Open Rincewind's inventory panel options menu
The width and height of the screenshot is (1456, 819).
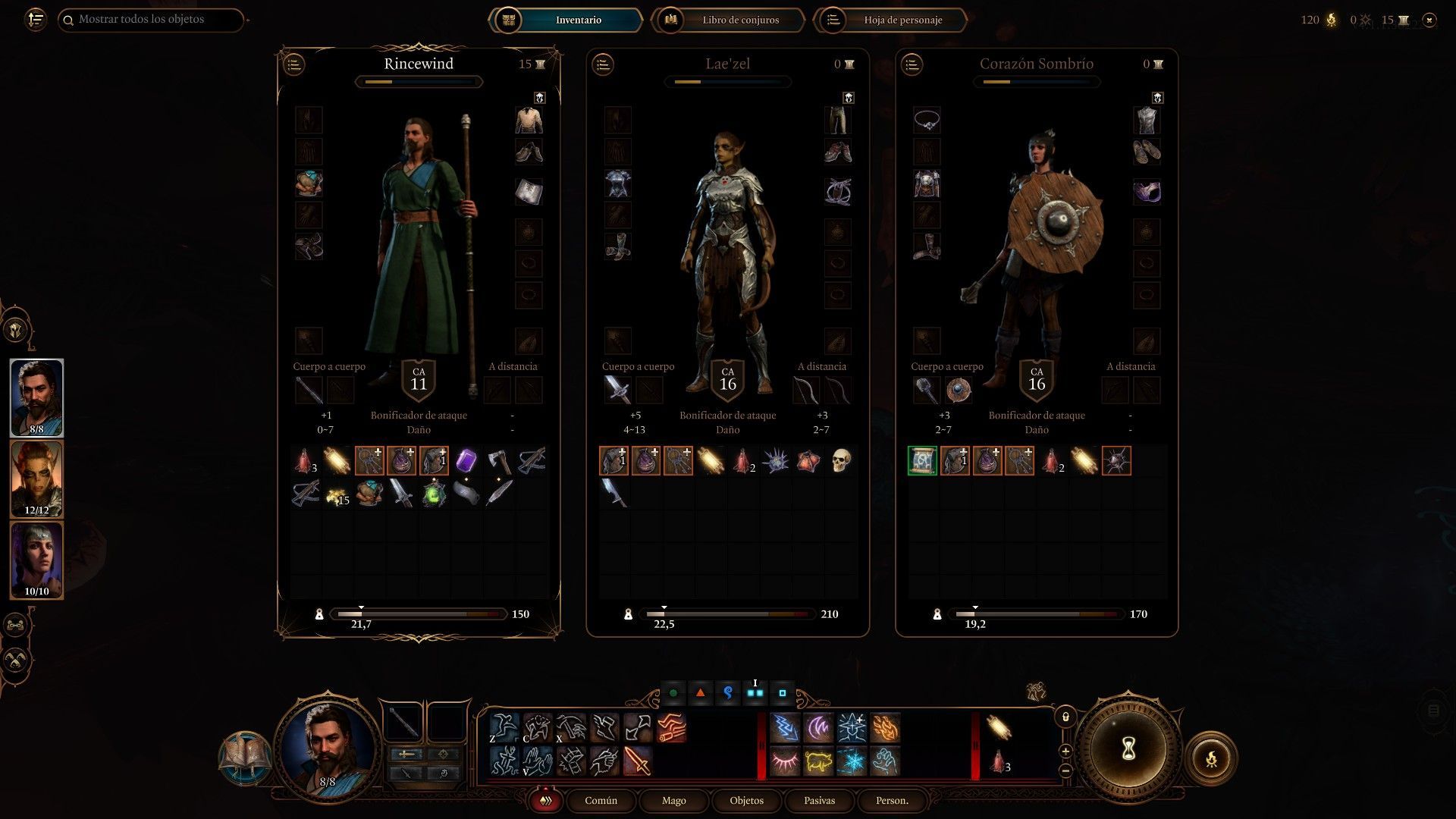(294, 64)
